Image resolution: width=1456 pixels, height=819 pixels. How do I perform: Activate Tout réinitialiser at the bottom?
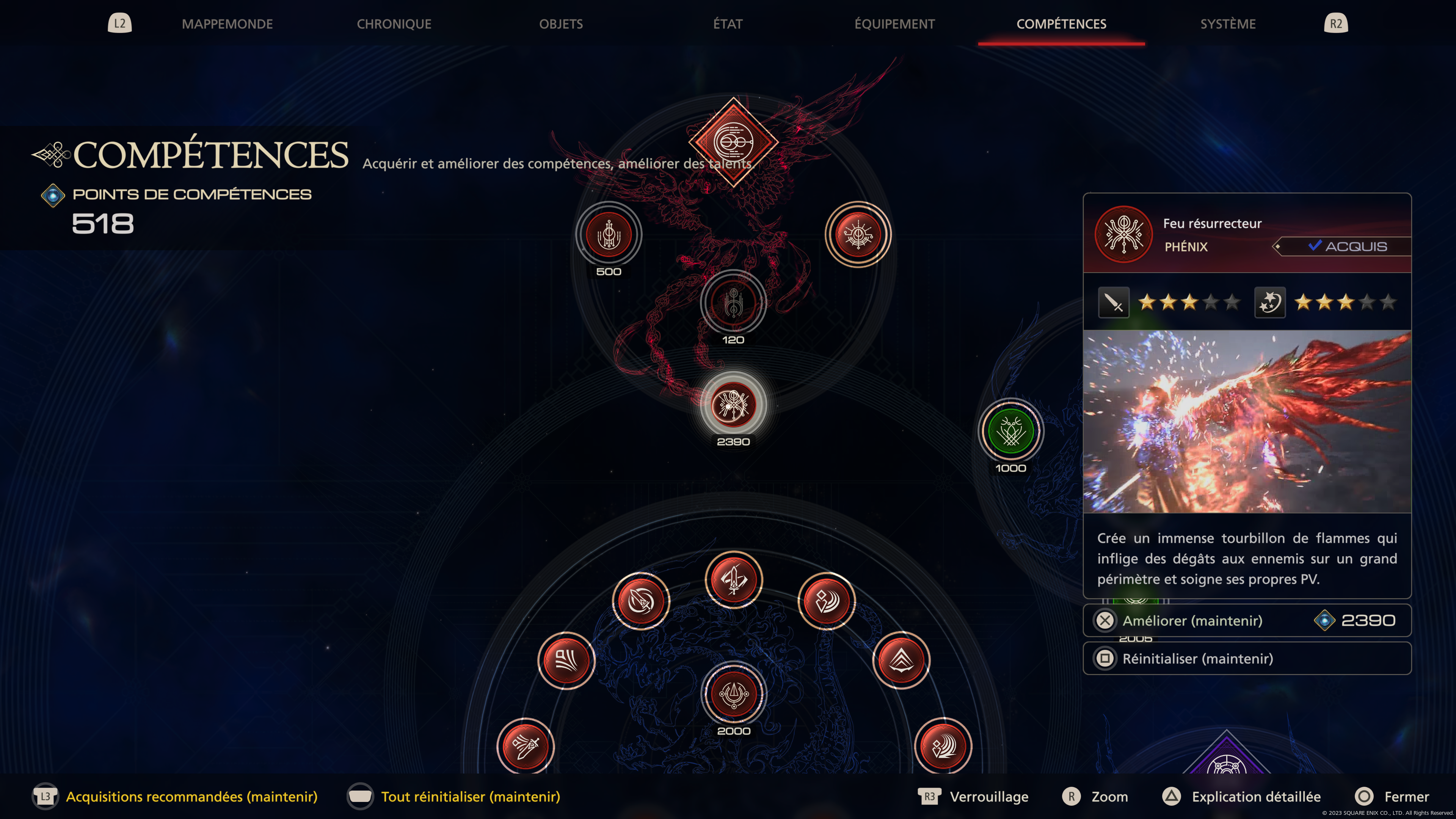(x=470, y=796)
